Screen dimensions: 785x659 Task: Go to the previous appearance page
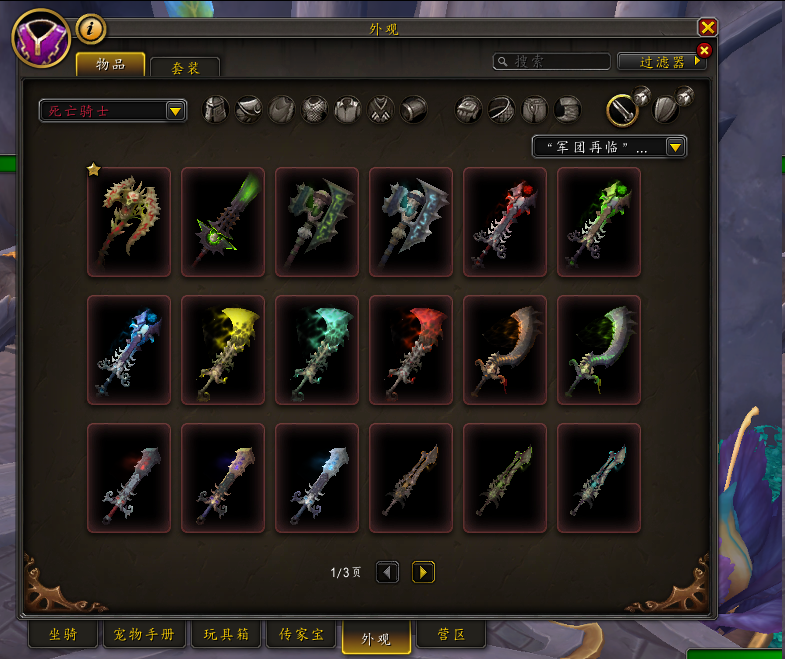[388, 572]
